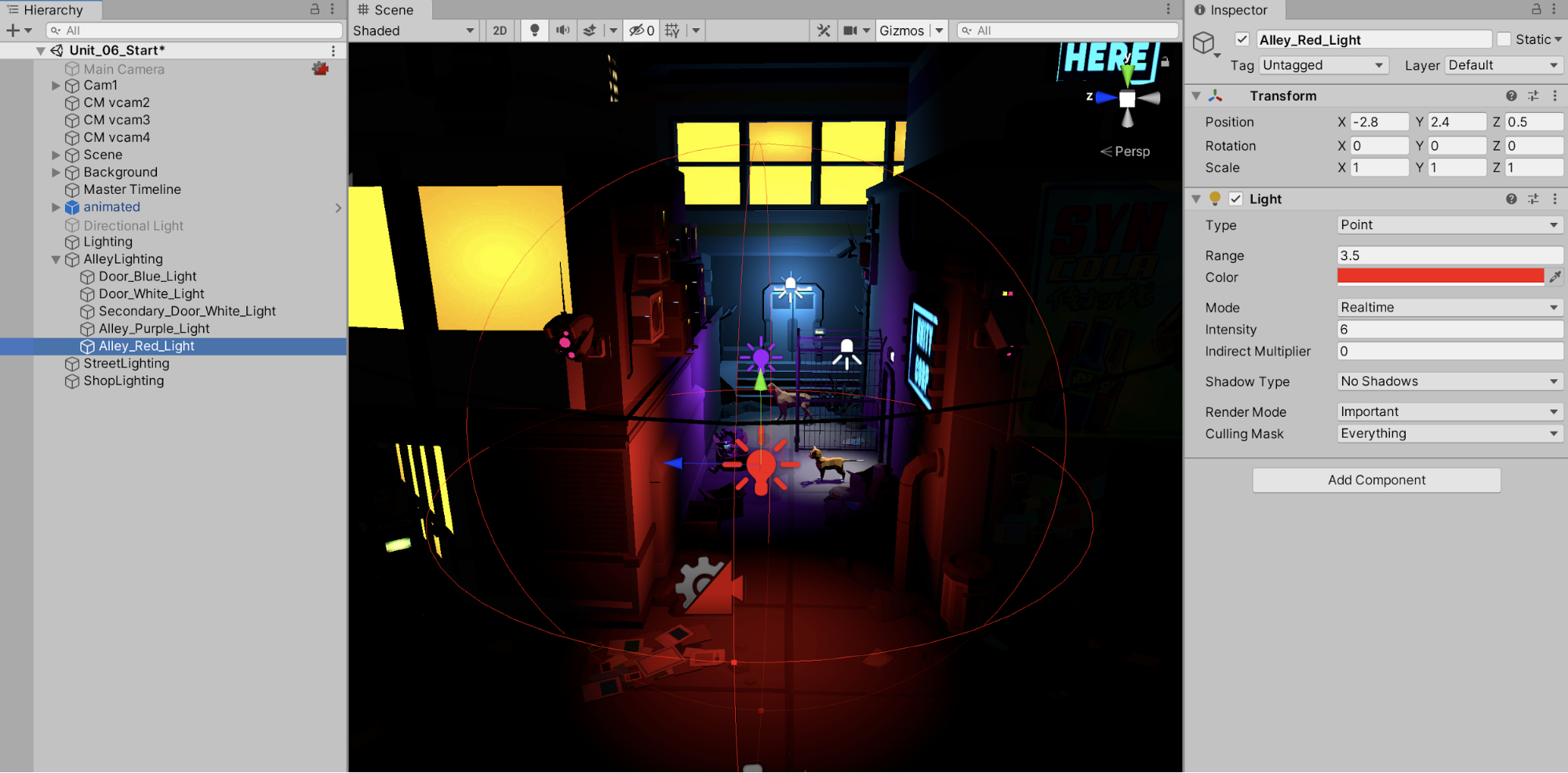Open the light Type dropdown
The height and width of the screenshot is (773, 1568).
pyautogui.click(x=1449, y=225)
